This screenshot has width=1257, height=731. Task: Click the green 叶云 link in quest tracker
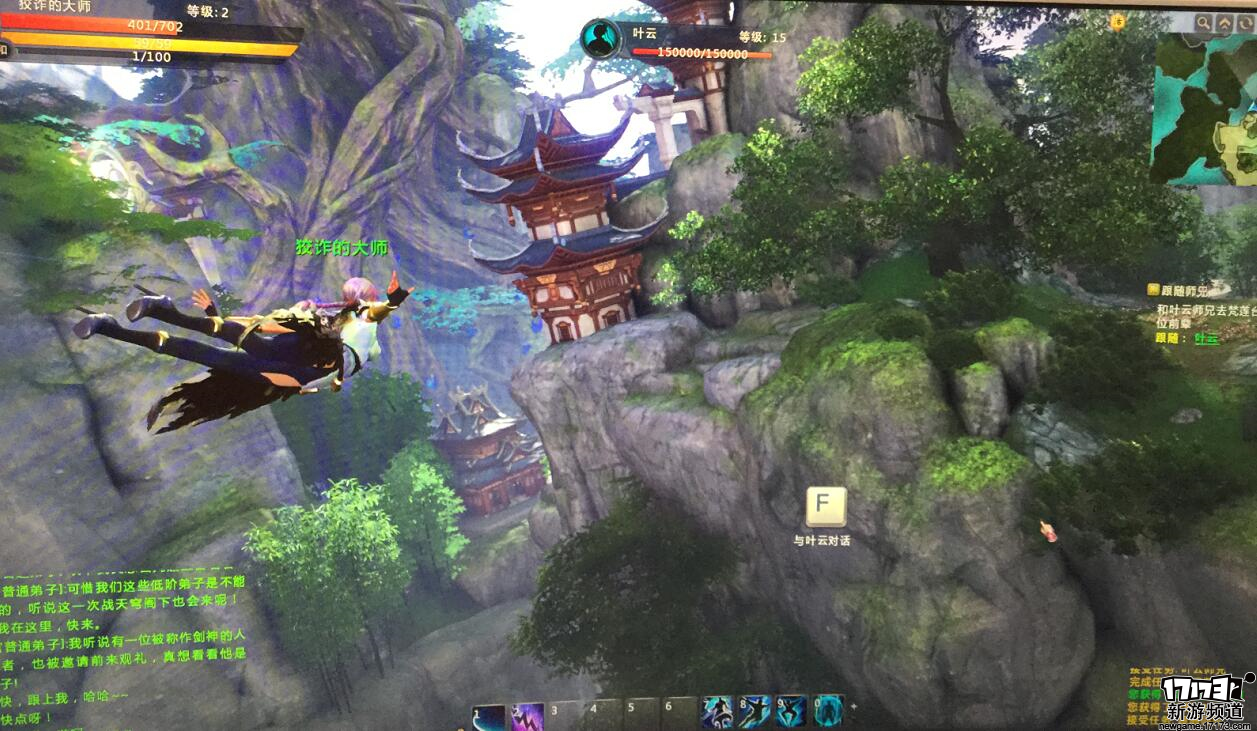pos(1207,338)
